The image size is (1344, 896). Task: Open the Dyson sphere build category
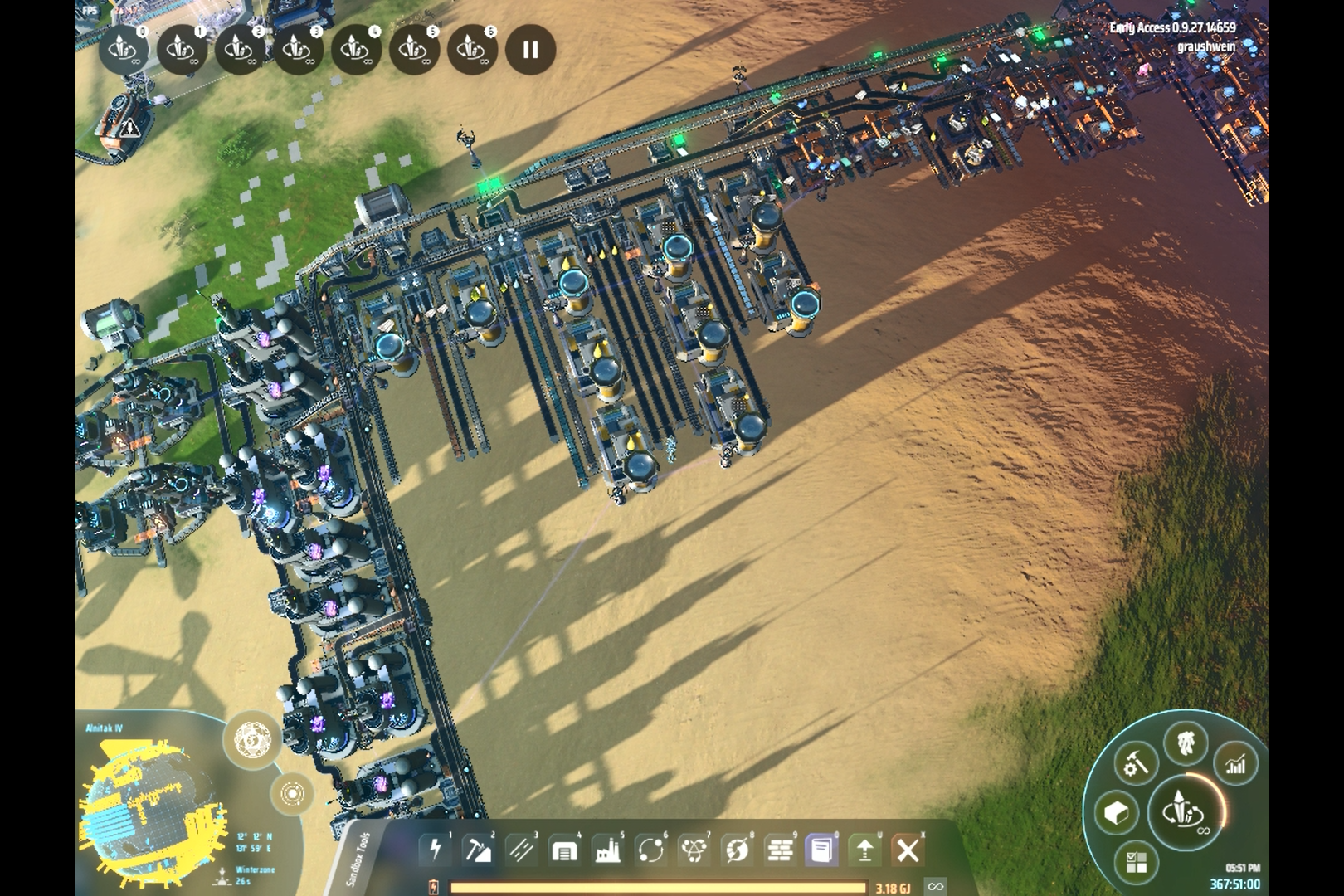pos(737,850)
